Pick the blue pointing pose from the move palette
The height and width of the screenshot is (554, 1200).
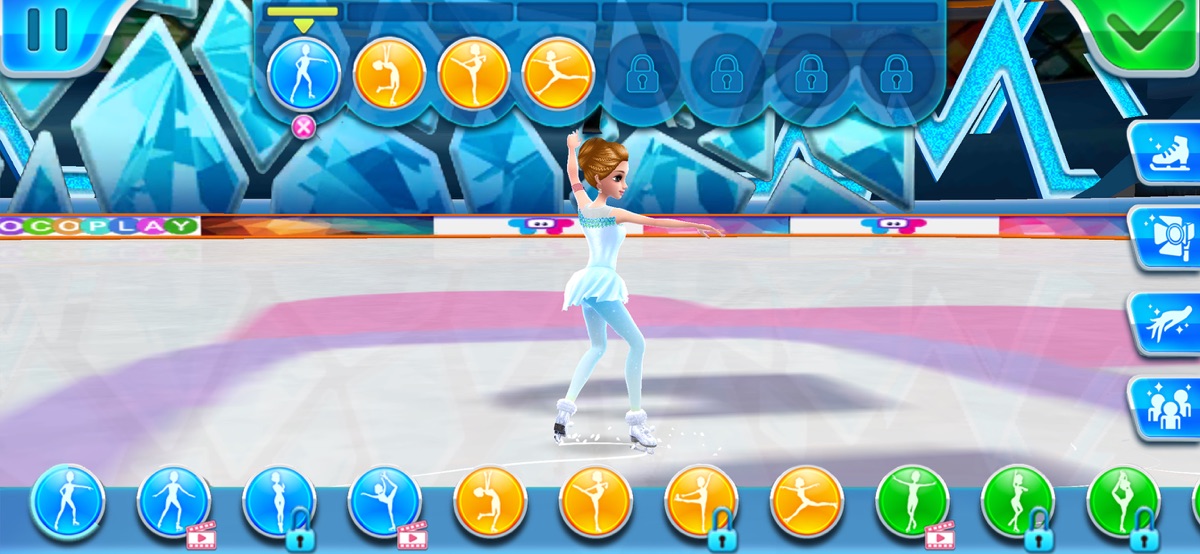(68, 502)
